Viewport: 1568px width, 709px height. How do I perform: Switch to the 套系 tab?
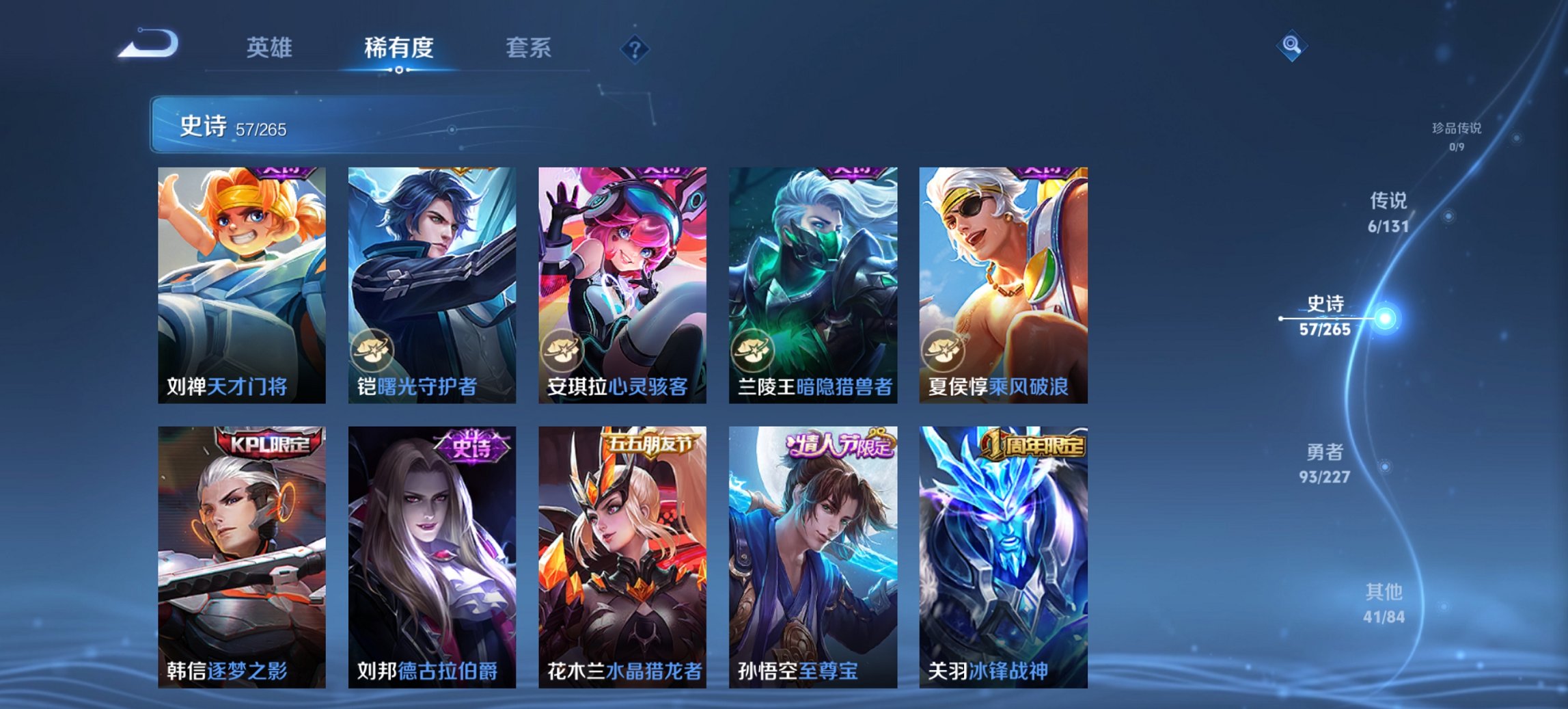[528, 48]
